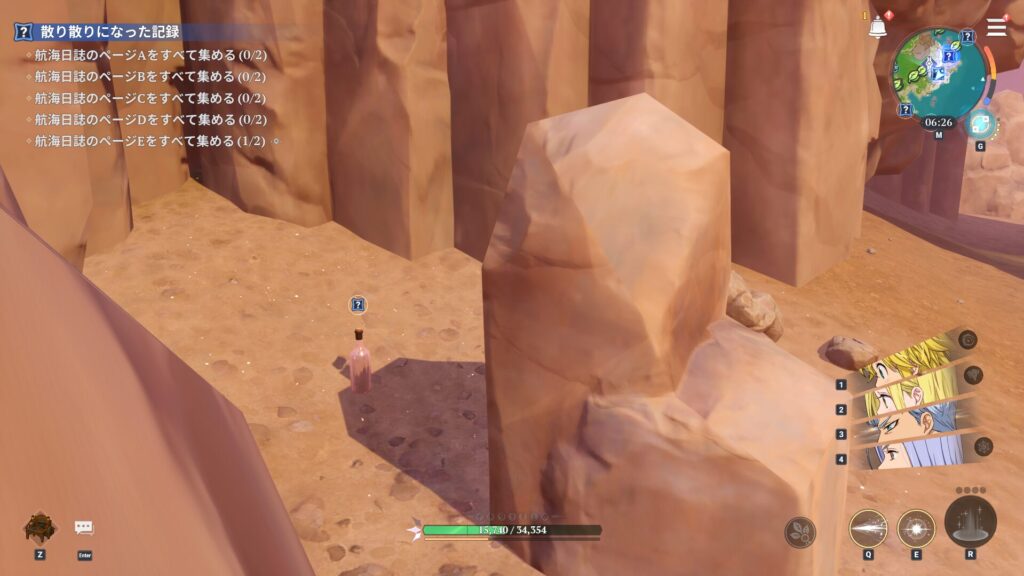The width and height of the screenshot is (1024, 576).
Task: Click the quest marker above the bottle
Action: (358, 305)
